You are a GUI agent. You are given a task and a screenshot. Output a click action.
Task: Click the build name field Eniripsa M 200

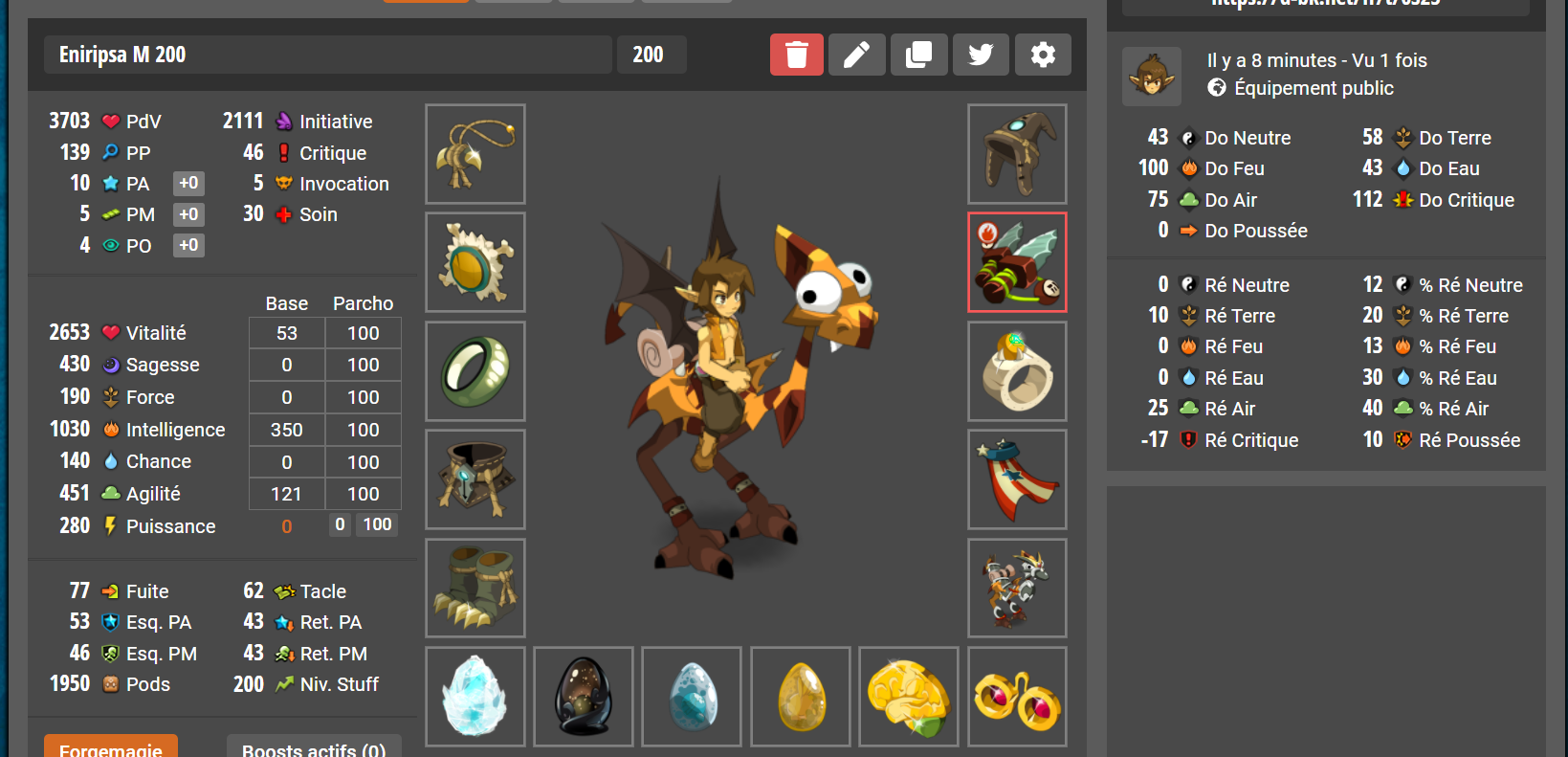click(327, 55)
